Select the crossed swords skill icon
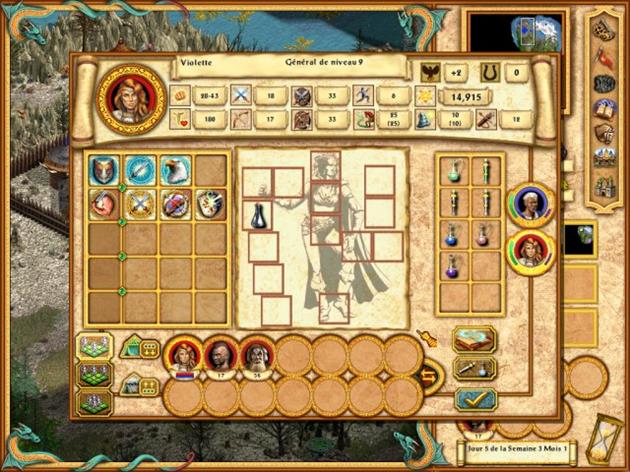630x472 pixels. [x=140, y=205]
